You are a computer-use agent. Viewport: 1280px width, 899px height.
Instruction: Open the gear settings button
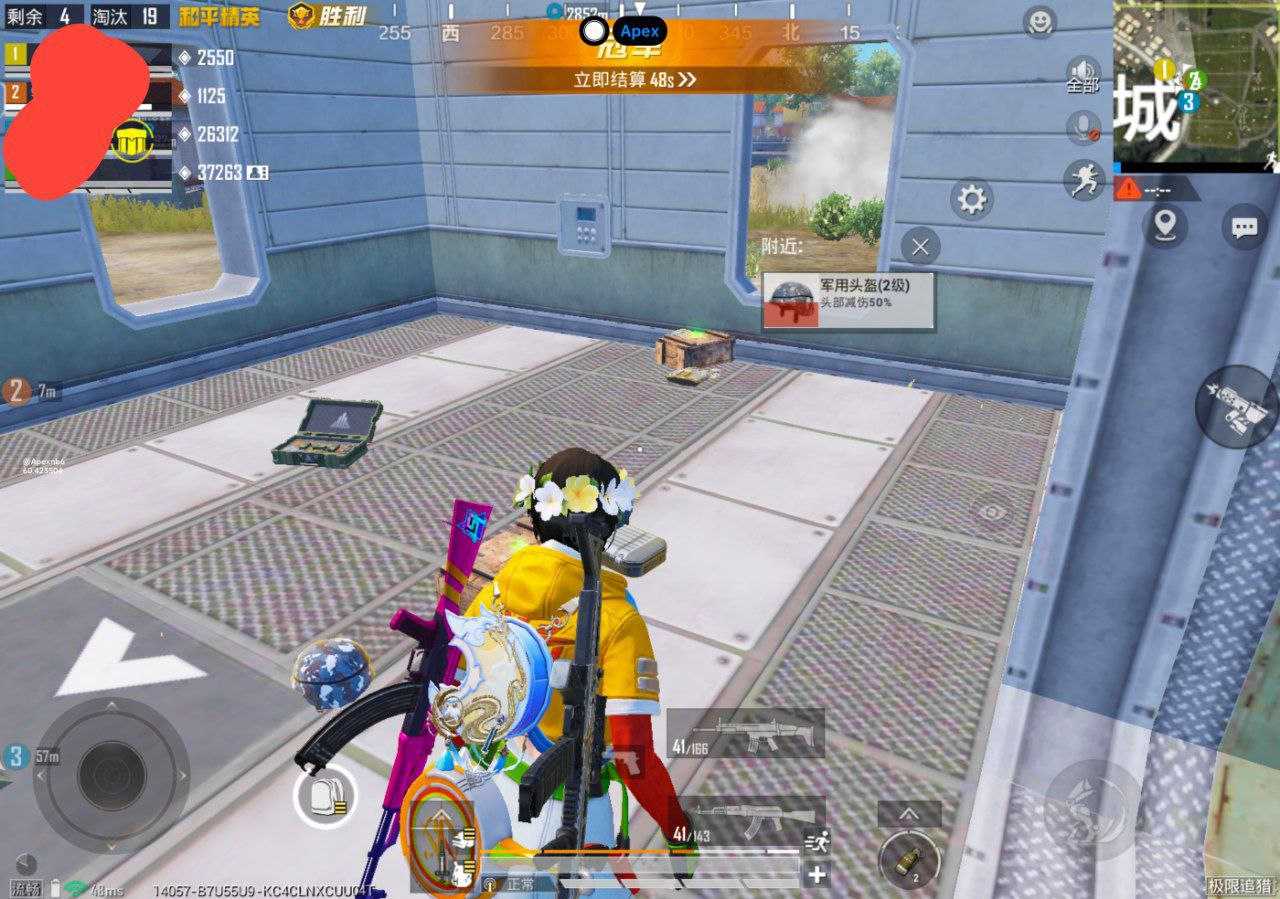971,200
